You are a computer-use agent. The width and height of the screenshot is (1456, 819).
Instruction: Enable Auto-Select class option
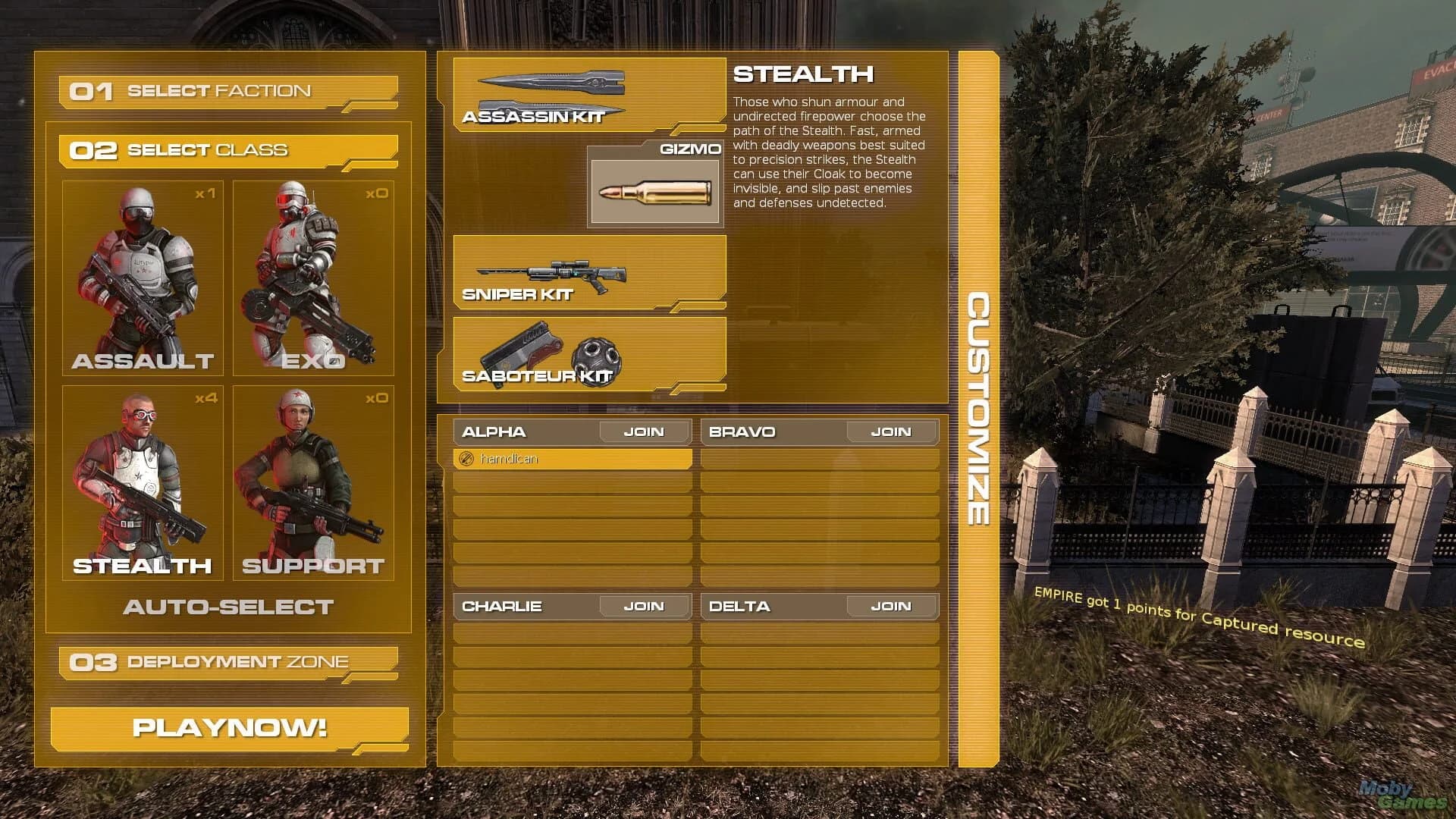(227, 607)
